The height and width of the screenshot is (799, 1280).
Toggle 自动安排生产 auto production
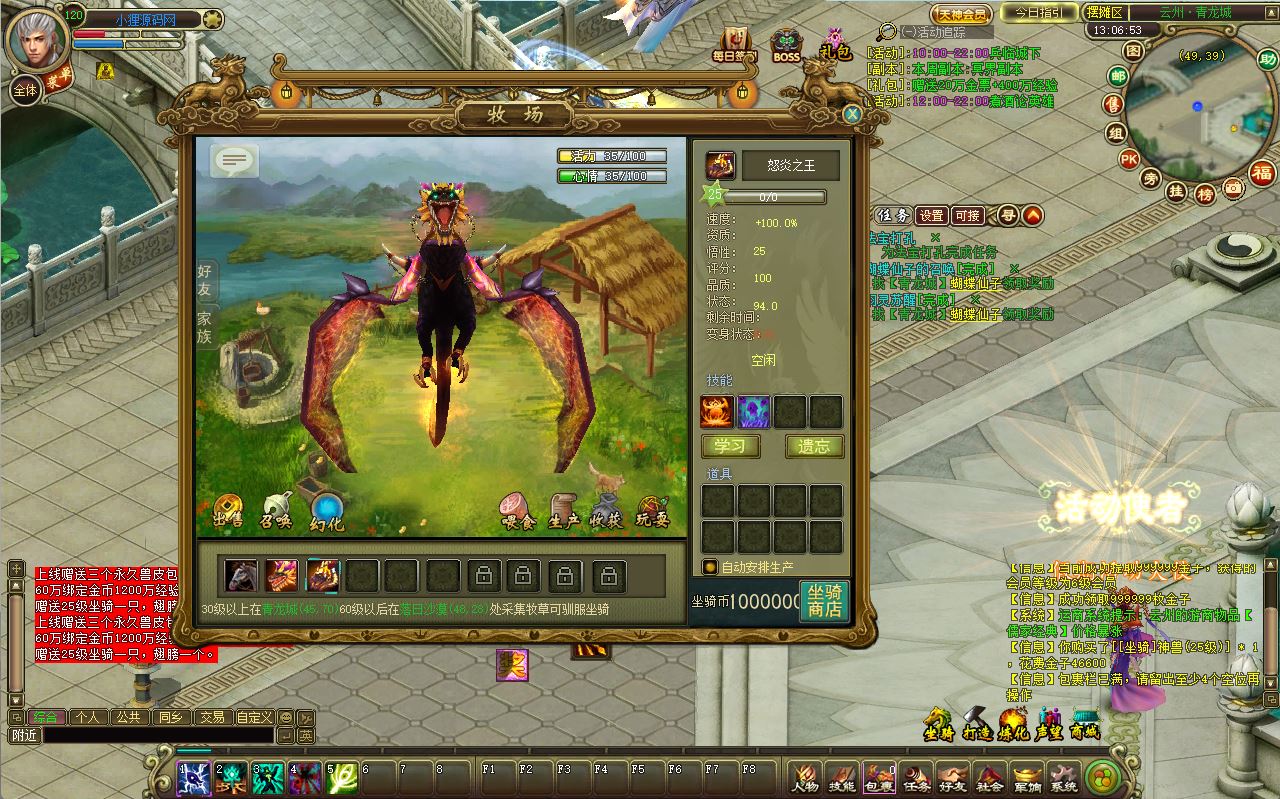710,567
